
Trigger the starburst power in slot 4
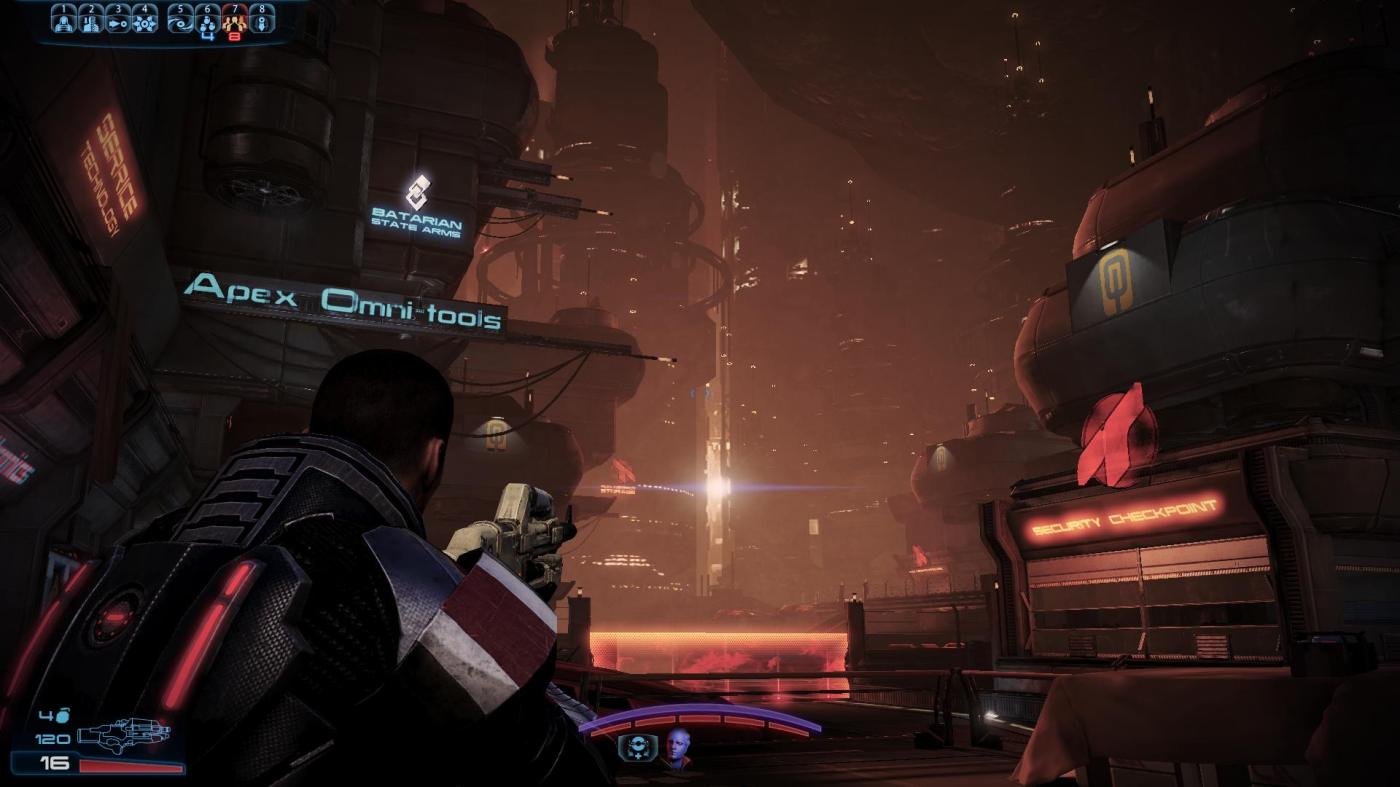click(x=145, y=21)
